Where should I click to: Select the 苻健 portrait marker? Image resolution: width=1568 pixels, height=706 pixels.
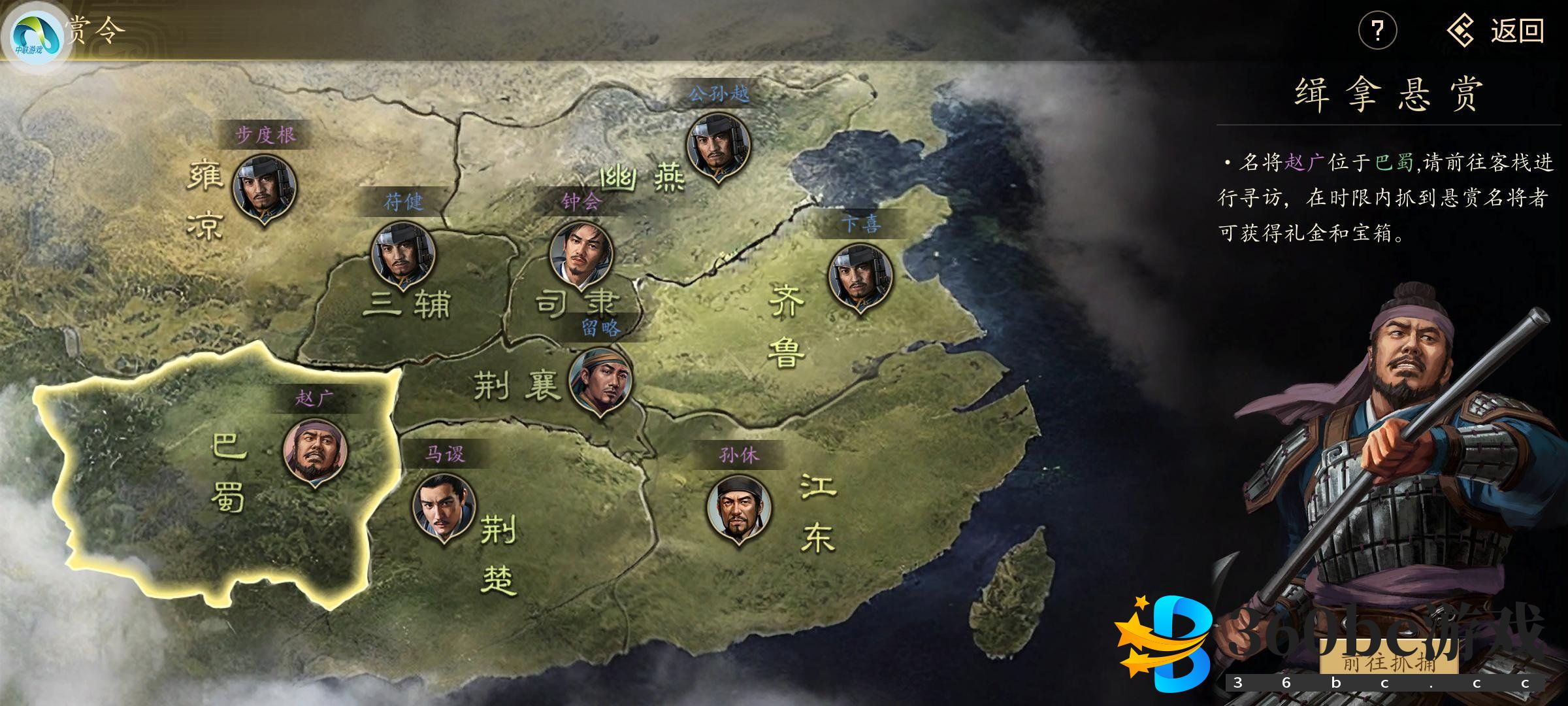point(402,254)
